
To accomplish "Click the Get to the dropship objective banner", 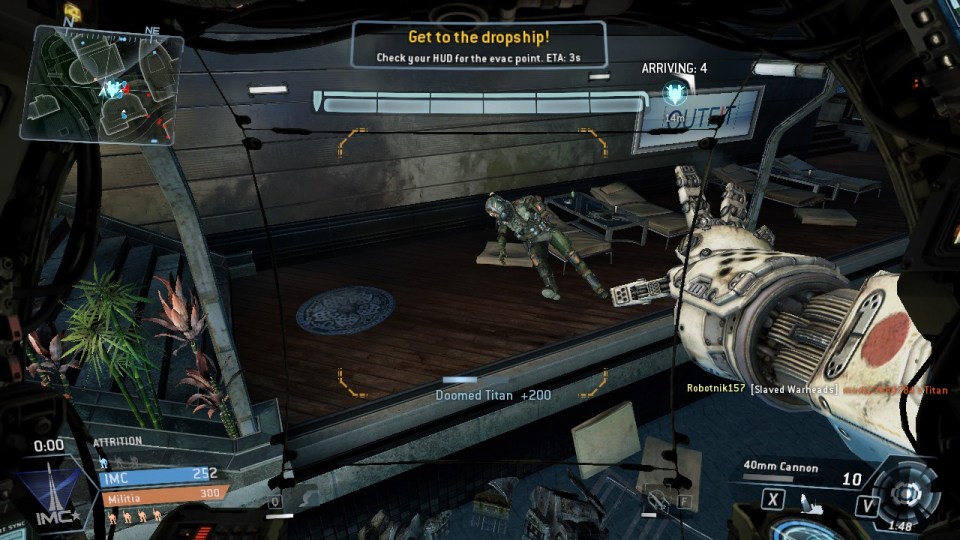I will coord(479,45).
